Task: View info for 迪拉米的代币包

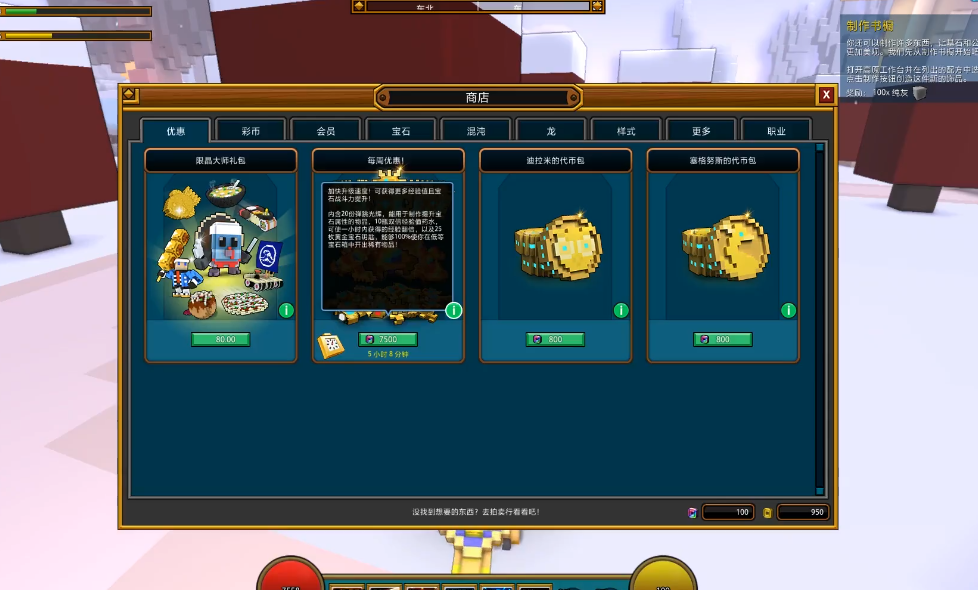Action: point(621,310)
